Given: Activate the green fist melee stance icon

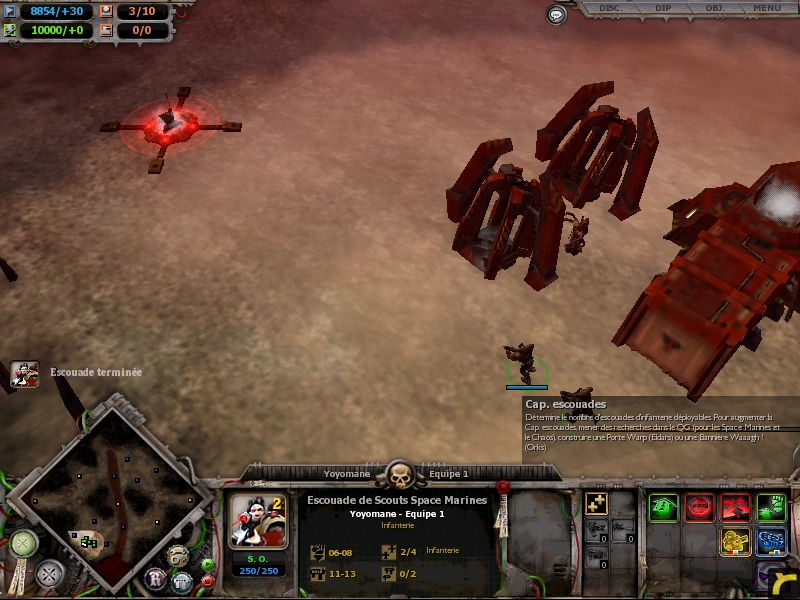Looking at the screenshot, I should (x=771, y=507).
